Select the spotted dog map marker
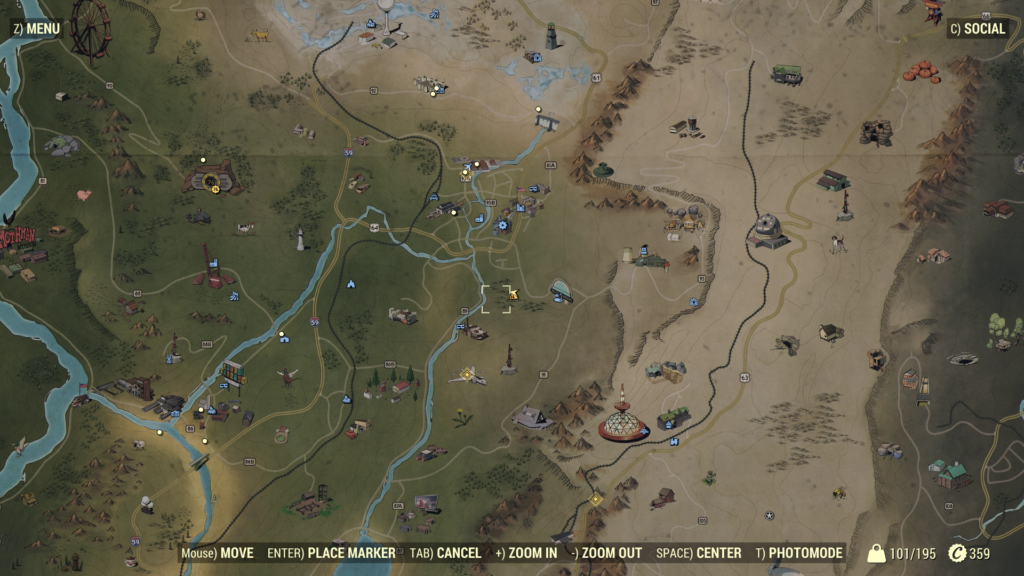The height and width of the screenshot is (576, 1024). 837,241
